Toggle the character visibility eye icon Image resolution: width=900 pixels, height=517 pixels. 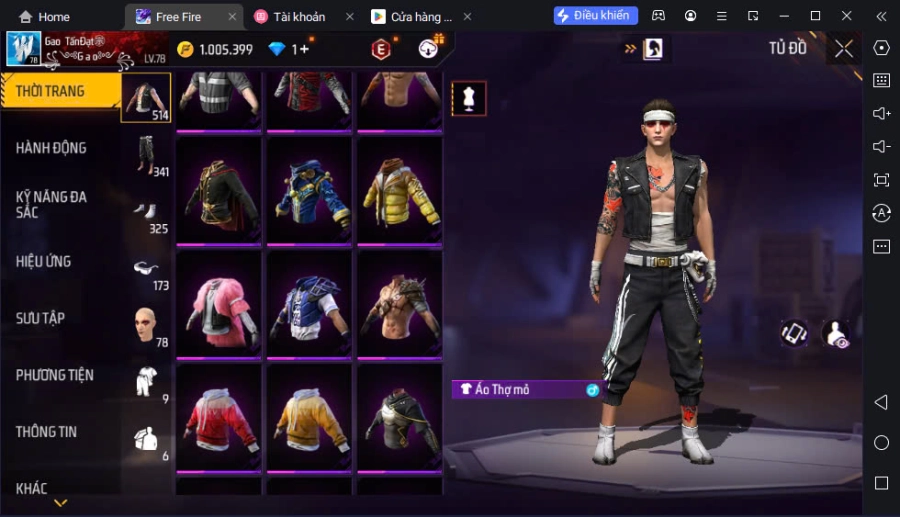pyautogui.click(x=835, y=334)
